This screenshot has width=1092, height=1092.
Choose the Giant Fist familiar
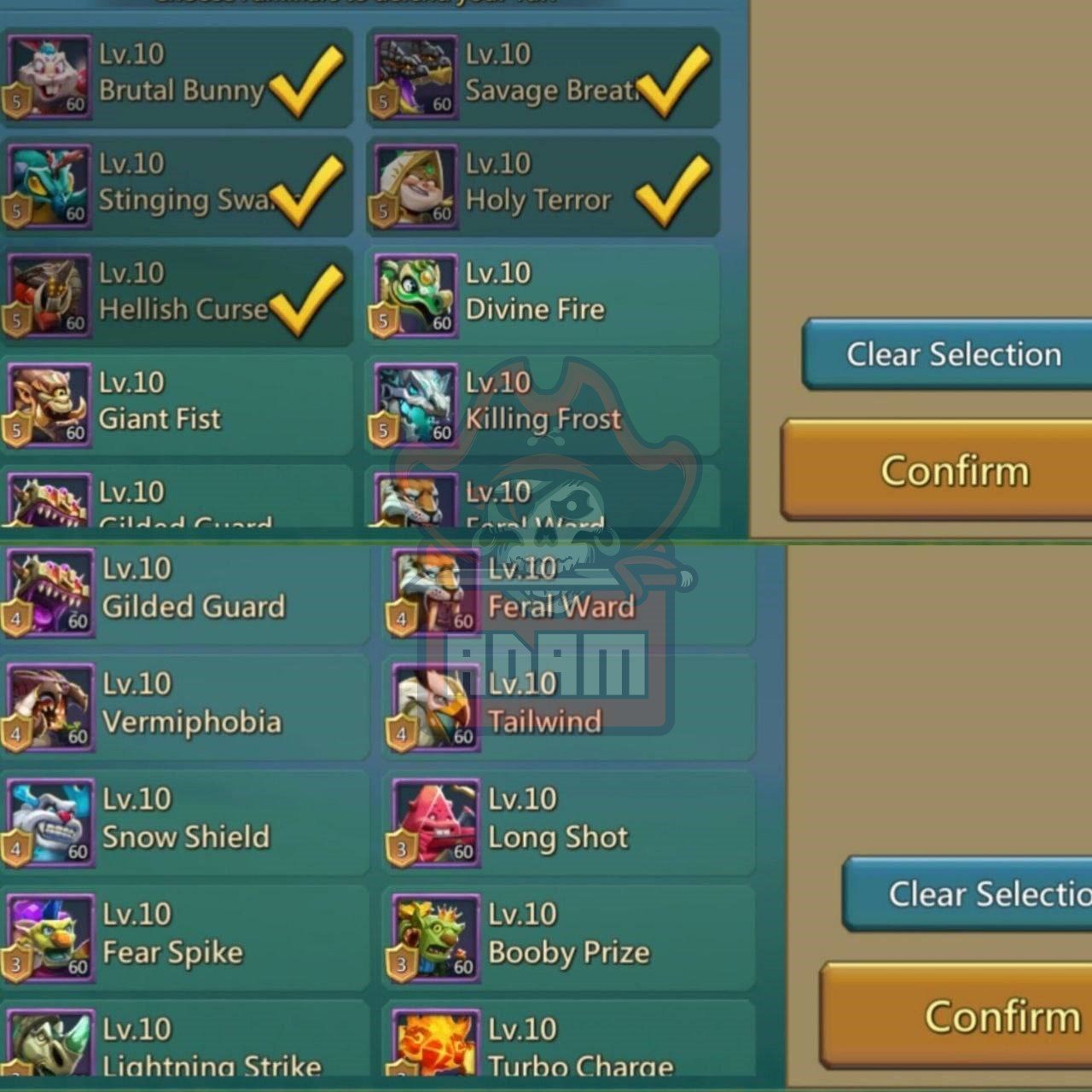tap(177, 404)
